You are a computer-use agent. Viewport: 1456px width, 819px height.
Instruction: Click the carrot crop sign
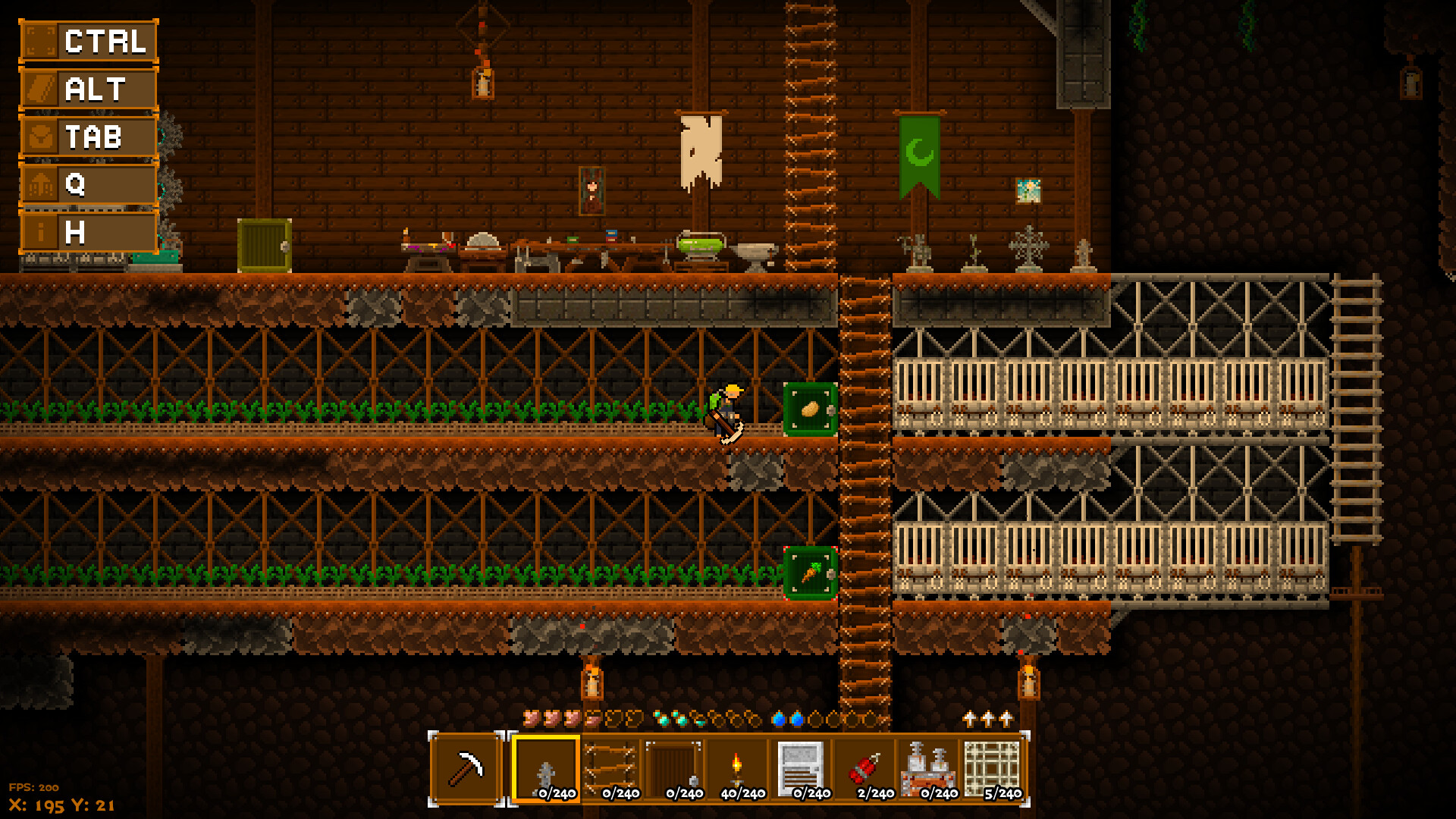tap(808, 574)
